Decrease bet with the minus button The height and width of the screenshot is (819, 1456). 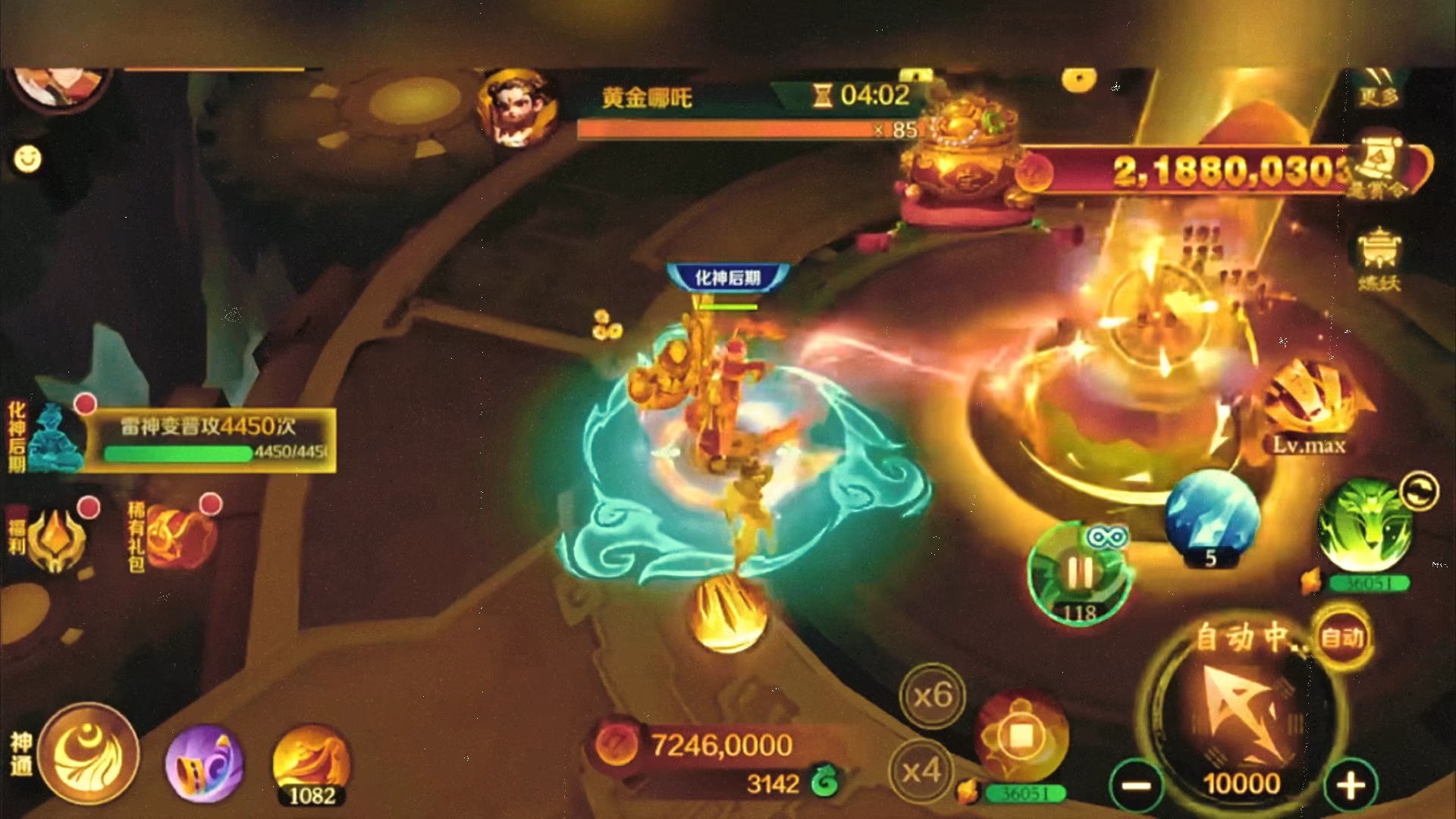(1136, 786)
